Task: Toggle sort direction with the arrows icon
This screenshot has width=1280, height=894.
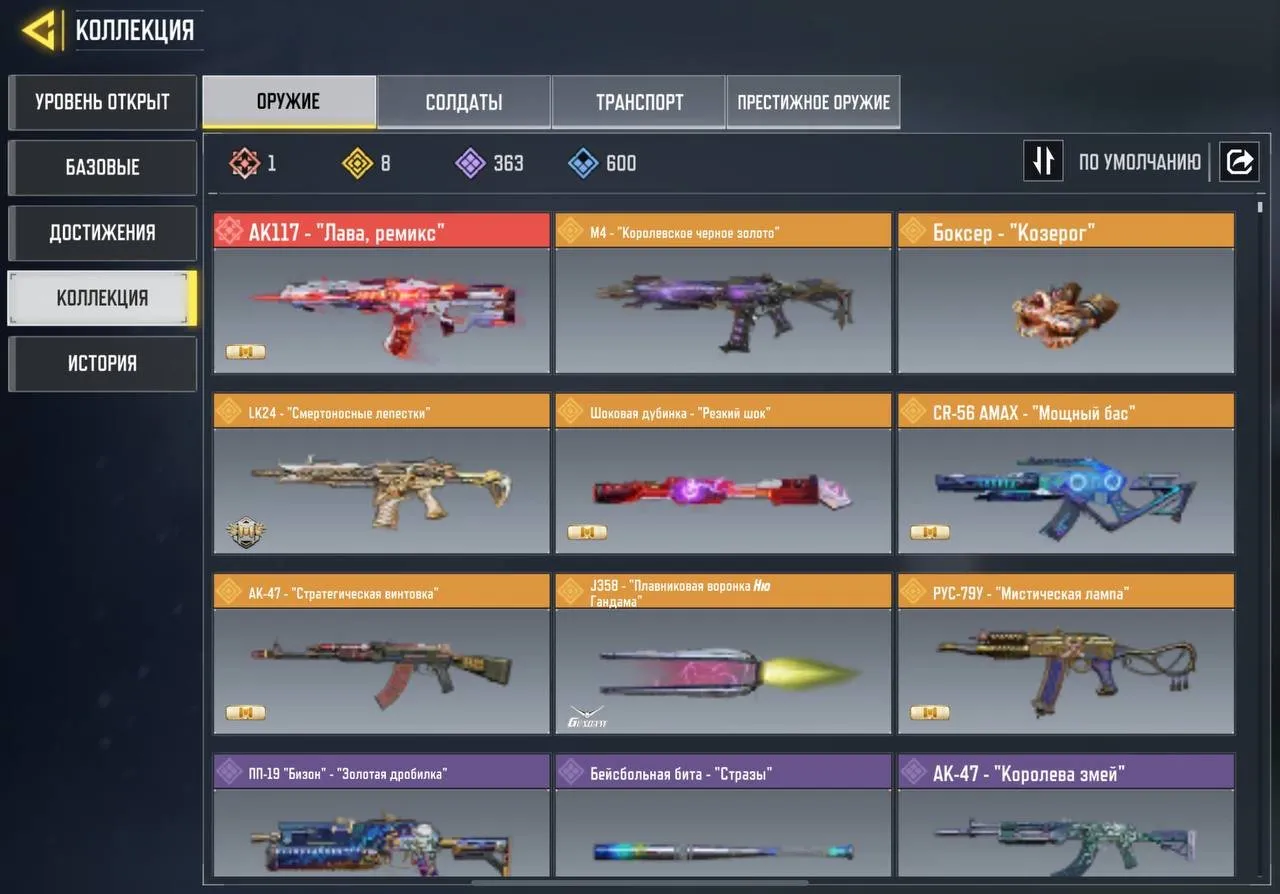Action: 1043,161
